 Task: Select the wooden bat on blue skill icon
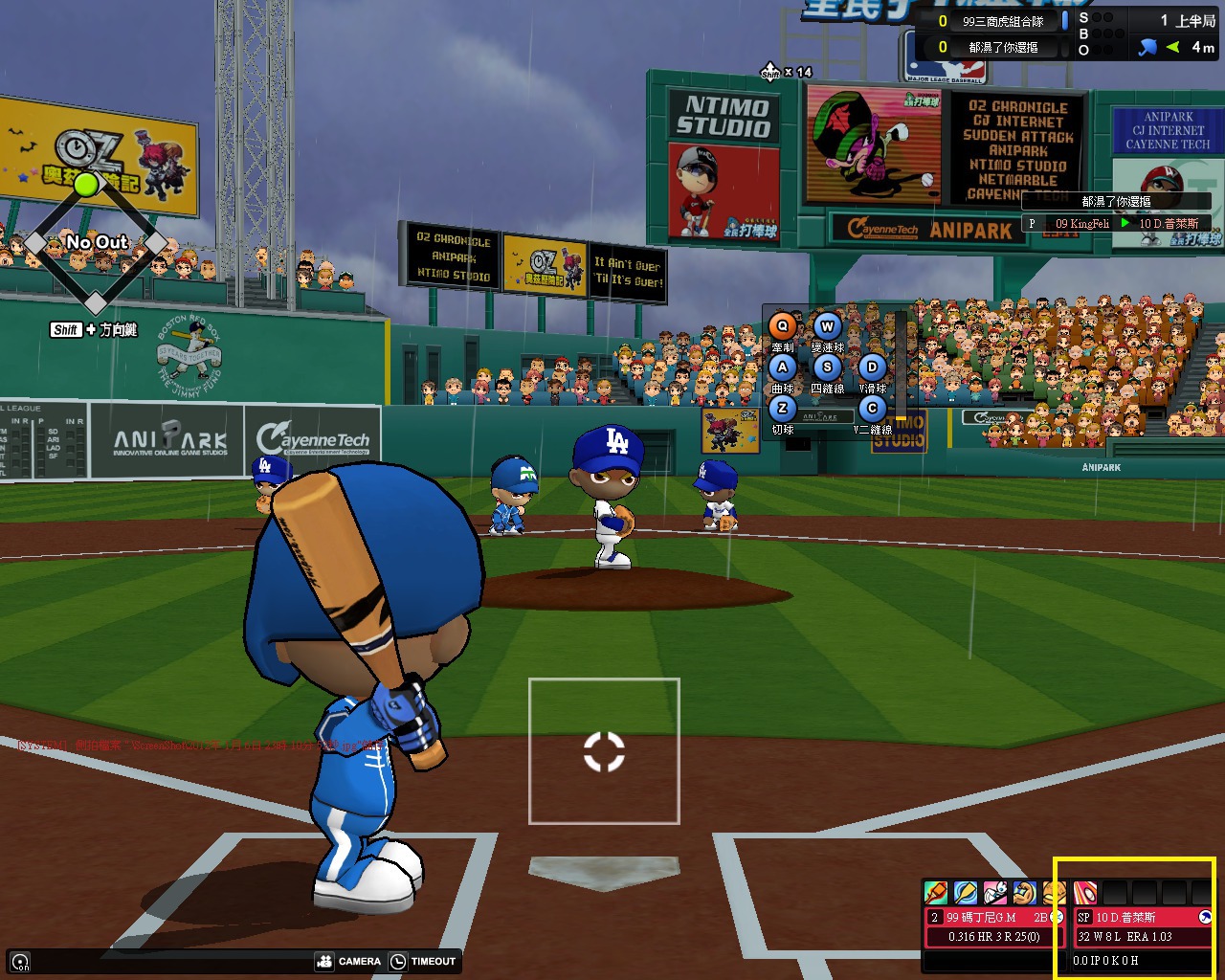(x=965, y=893)
